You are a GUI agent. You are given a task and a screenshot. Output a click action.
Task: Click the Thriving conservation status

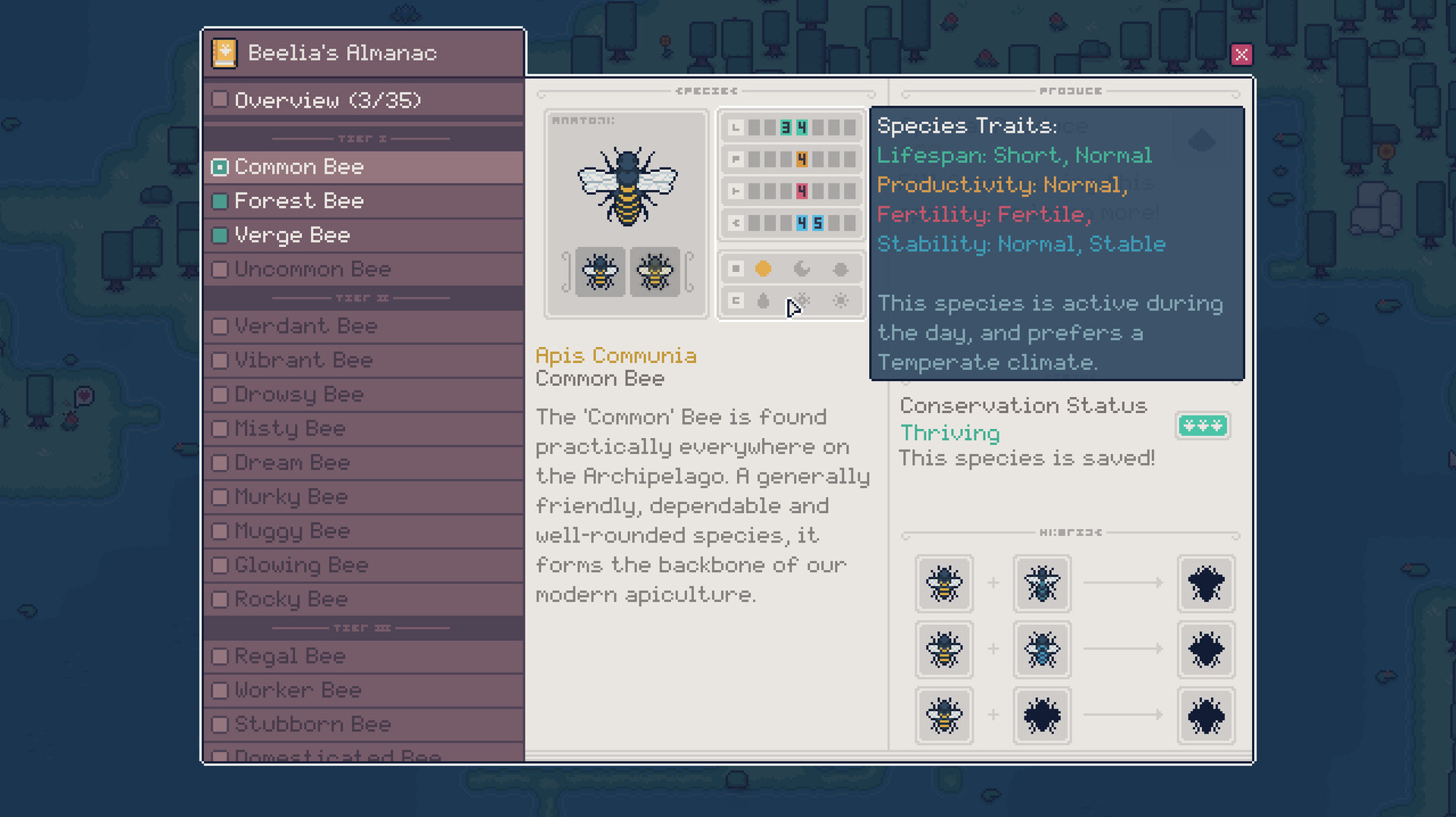click(949, 433)
